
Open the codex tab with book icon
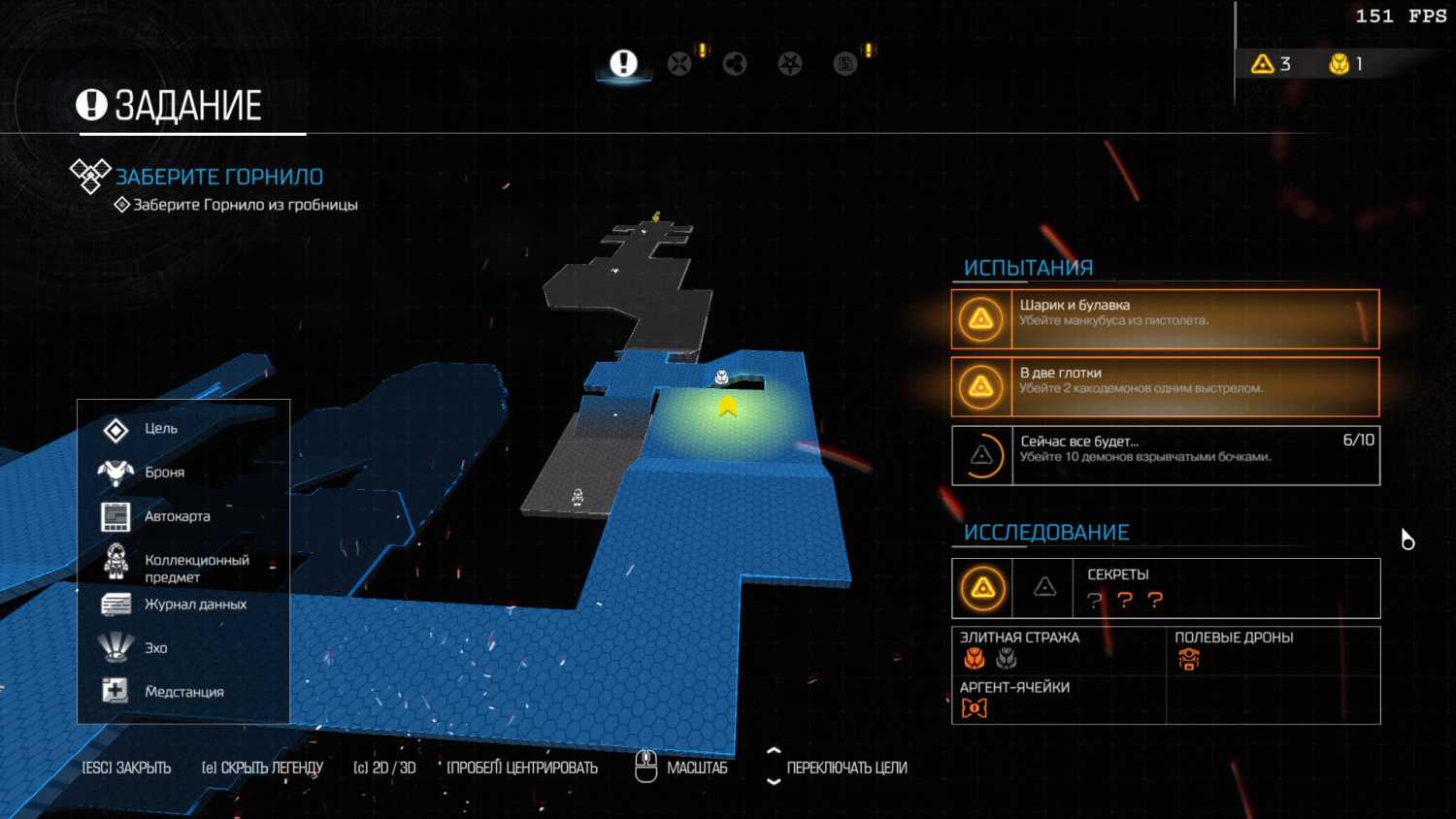click(x=845, y=64)
